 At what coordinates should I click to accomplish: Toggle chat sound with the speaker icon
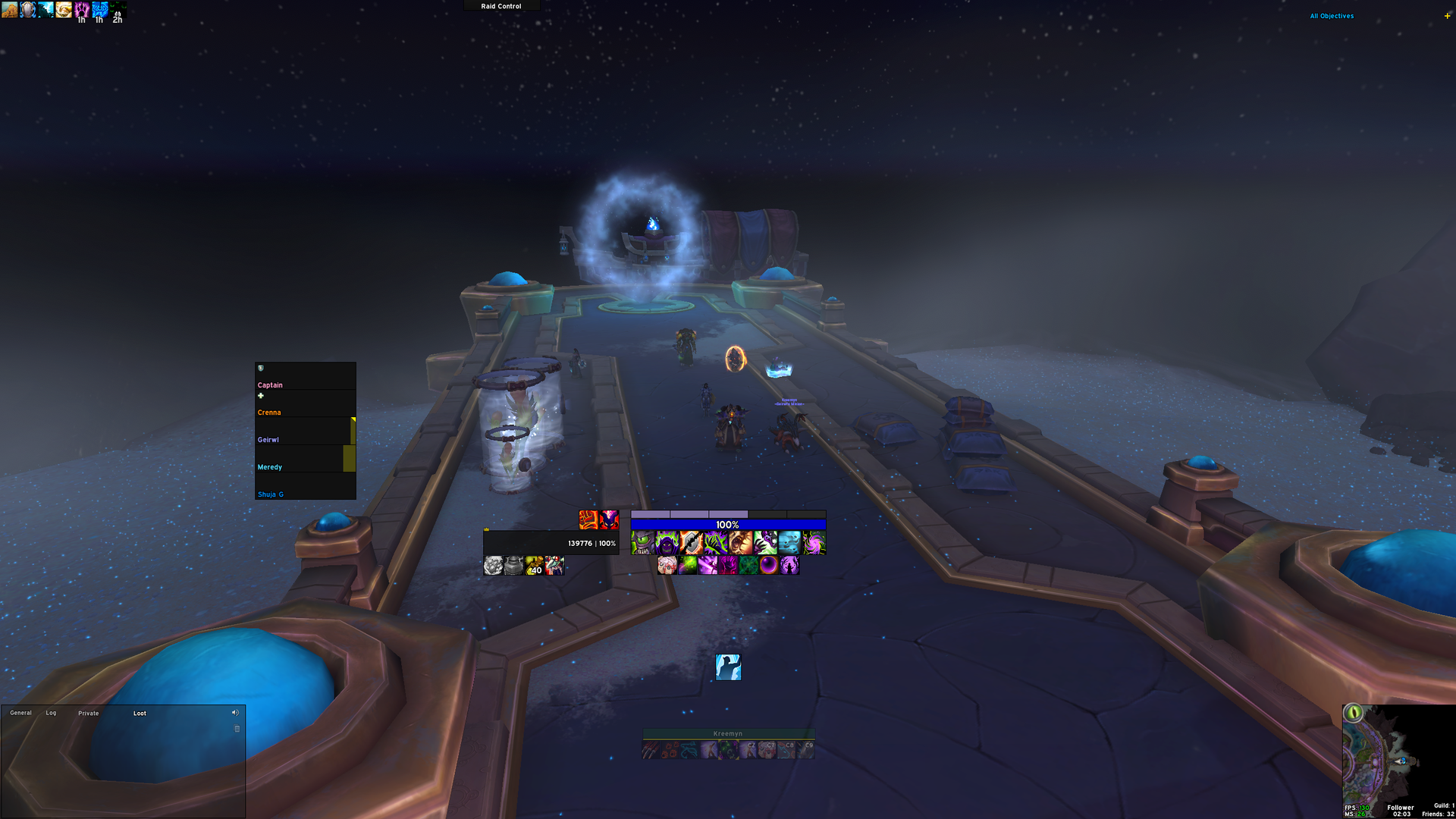tap(235, 712)
